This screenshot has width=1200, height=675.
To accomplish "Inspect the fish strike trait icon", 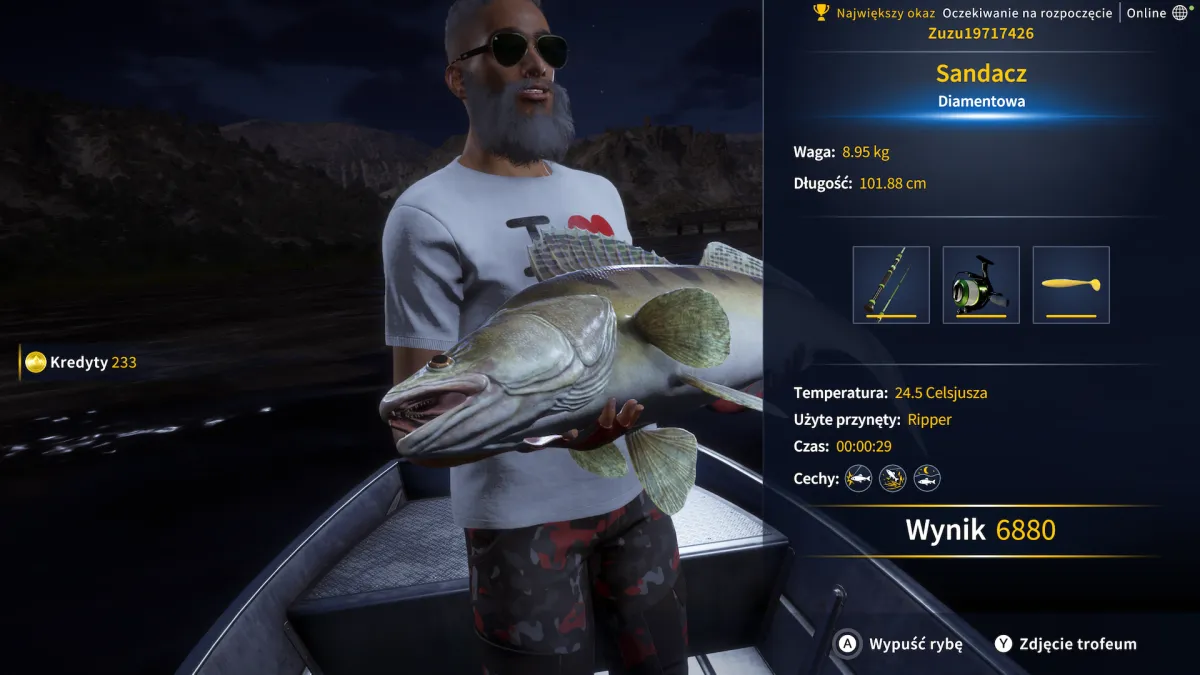I will pos(859,478).
